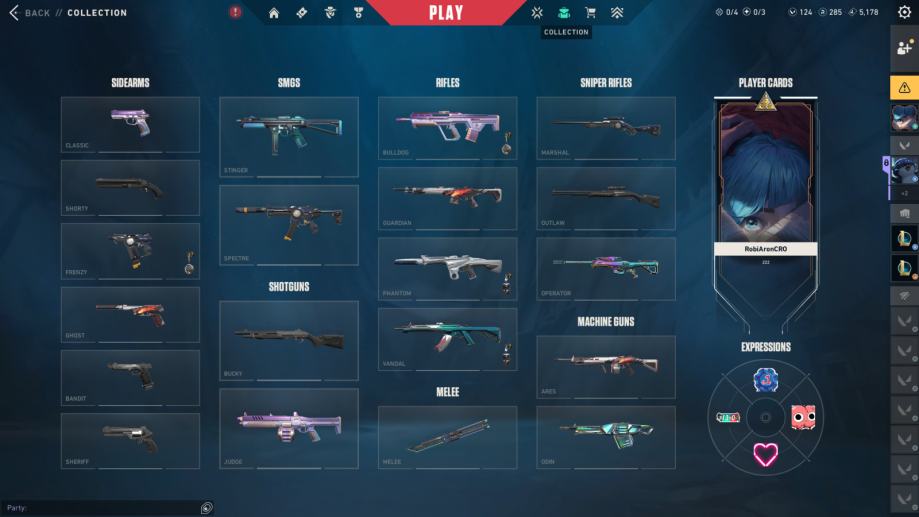
Task: Open the Ghost pistol skin slot
Action: [x=130, y=314]
